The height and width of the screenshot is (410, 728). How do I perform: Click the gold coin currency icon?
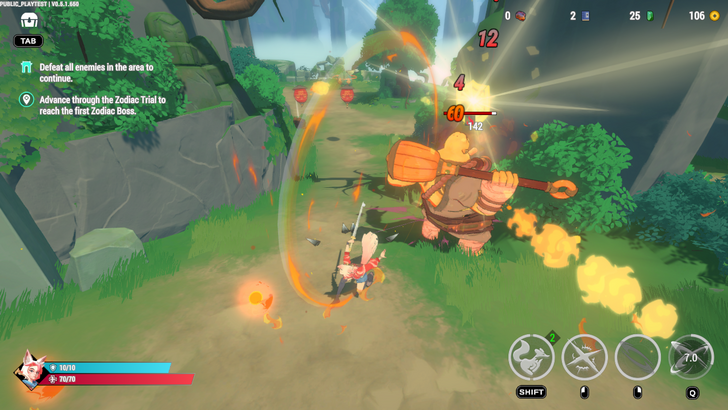(x=714, y=16)
